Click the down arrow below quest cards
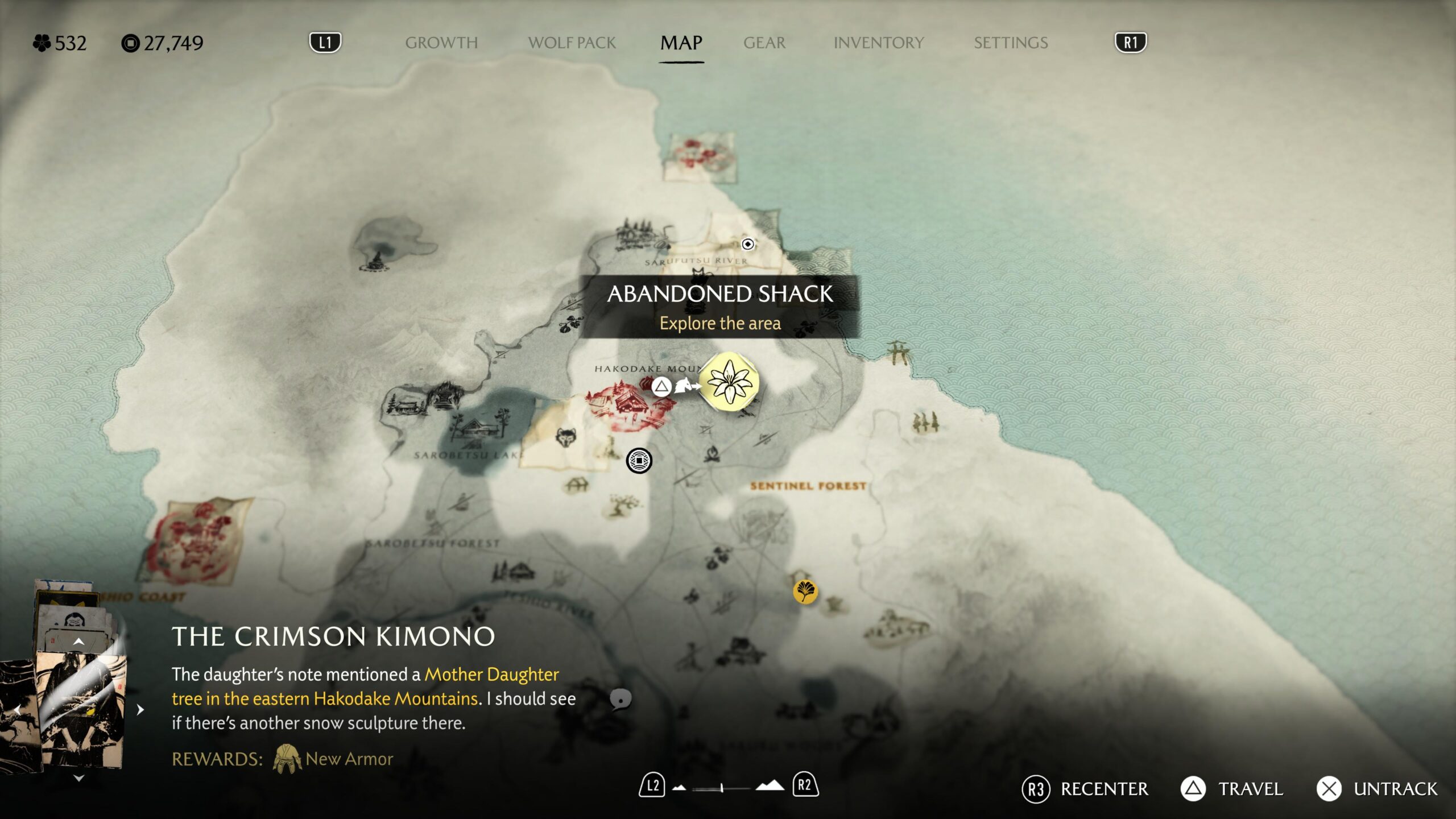1456x819 pixels. pyautogui.click(x=78, y=778)
